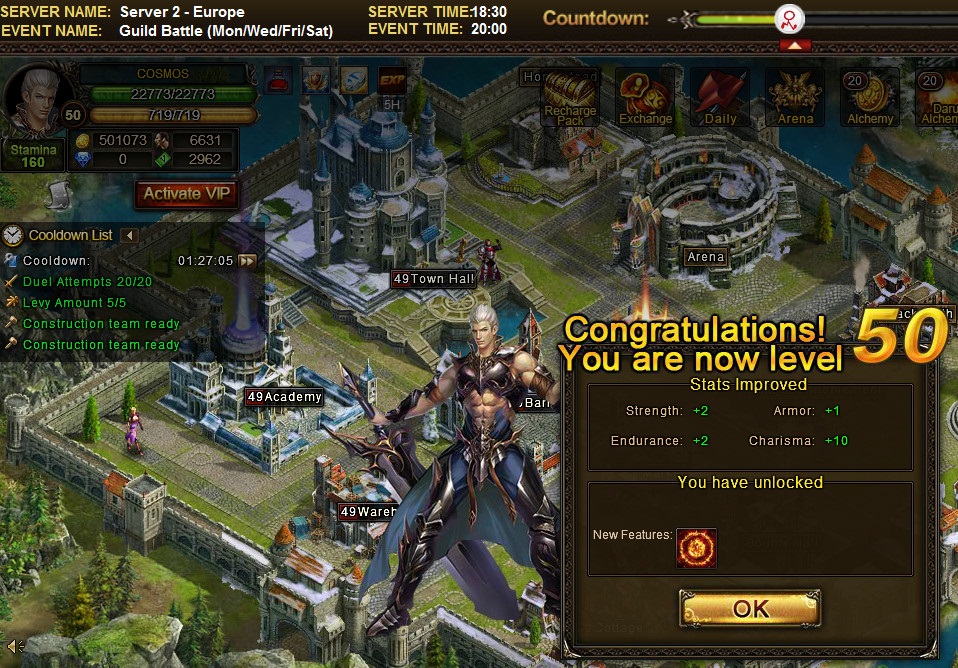Open the Exchange menu
The width and height of the screenshot is (958, 668).
645,98
